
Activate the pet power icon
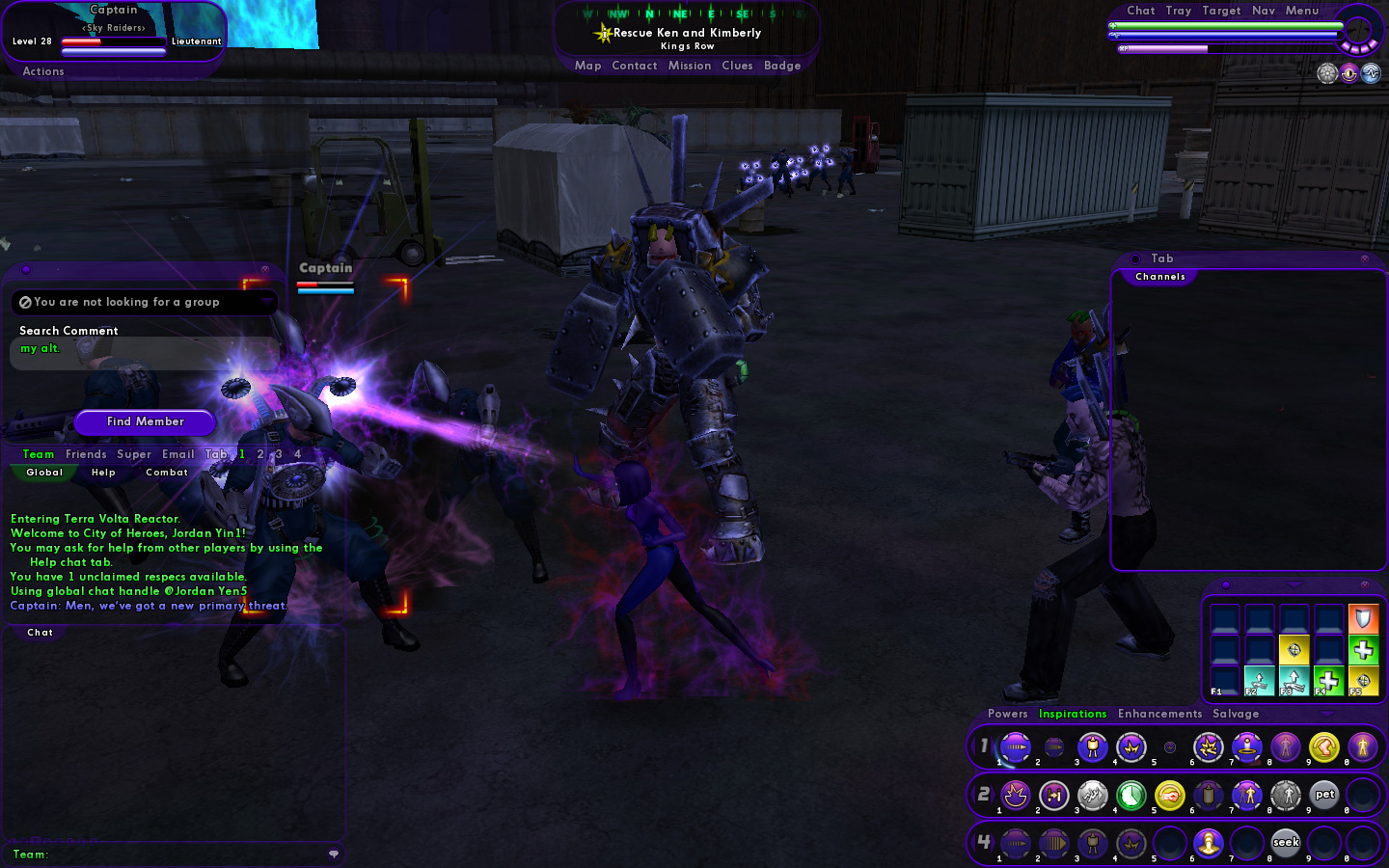pos(1324,796)
